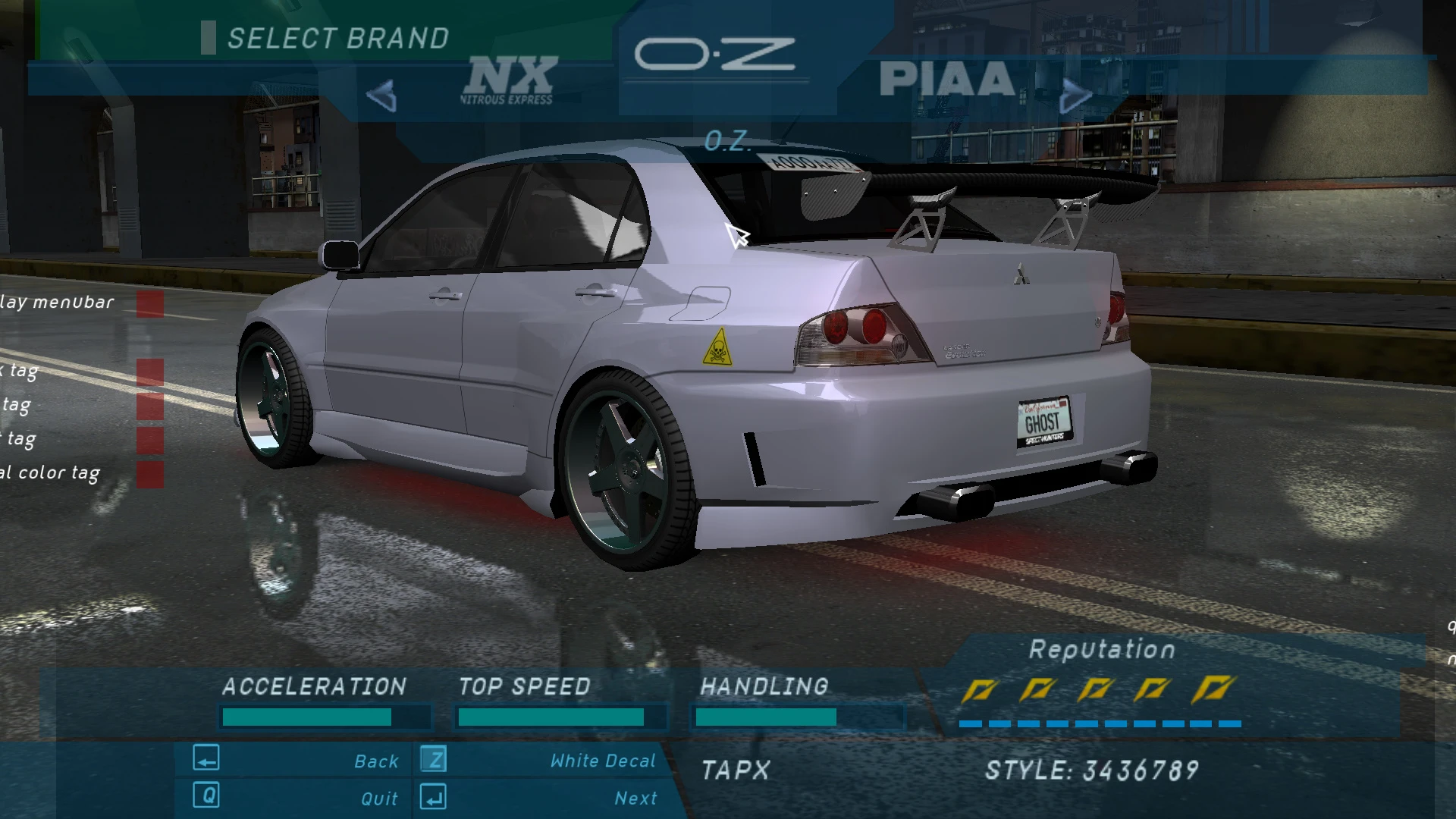Toggle the color tag red square
Screen dimensions: 1456x819
coord(151,472)
